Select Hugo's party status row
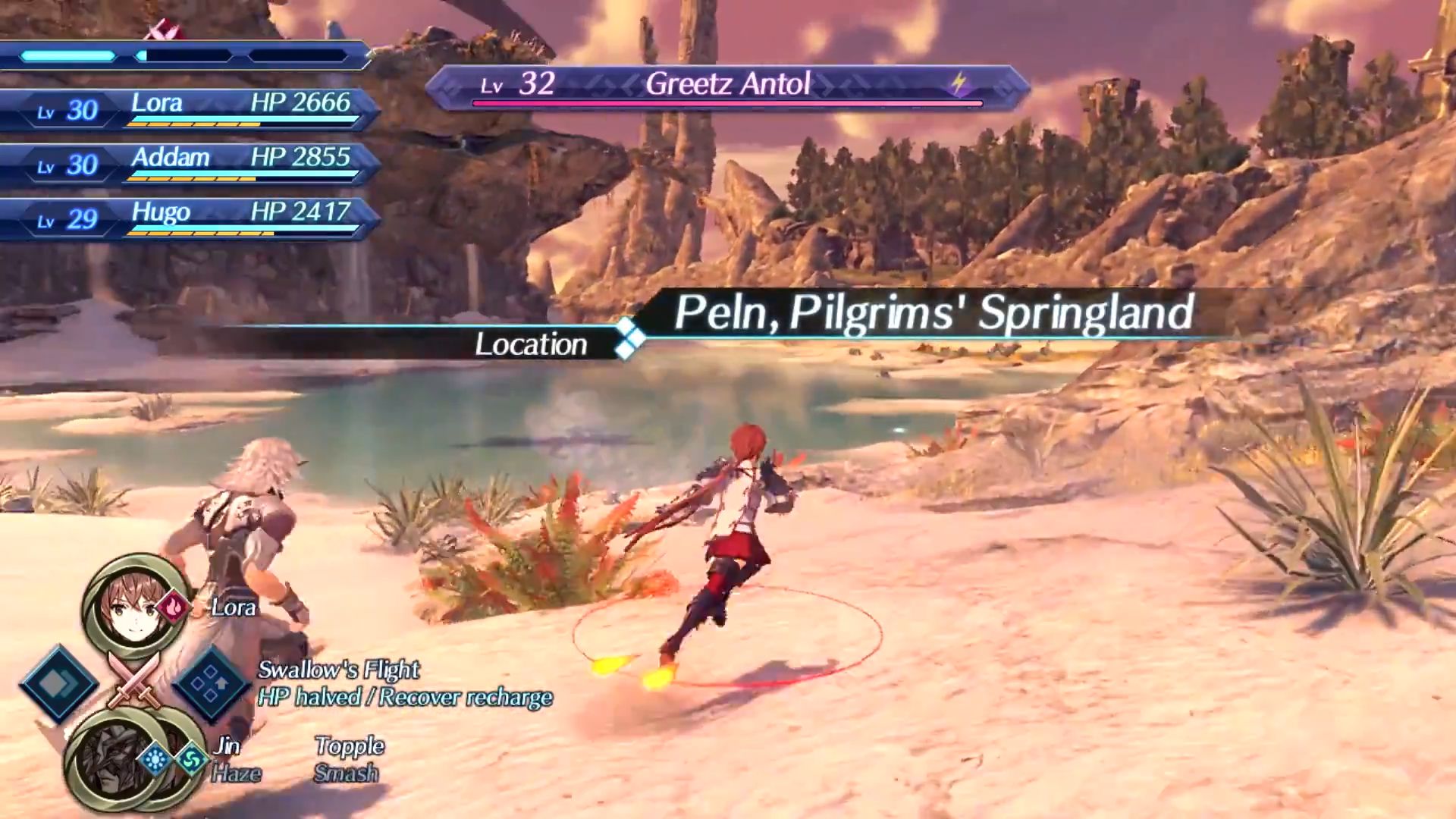The height and width of the screenshot is (819, 1456). [190, 218]
